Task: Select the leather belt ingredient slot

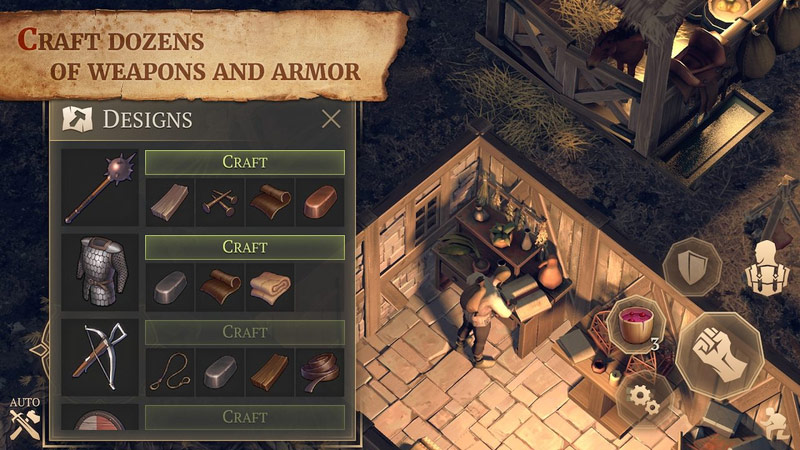Action: click(x=321, y=373)
